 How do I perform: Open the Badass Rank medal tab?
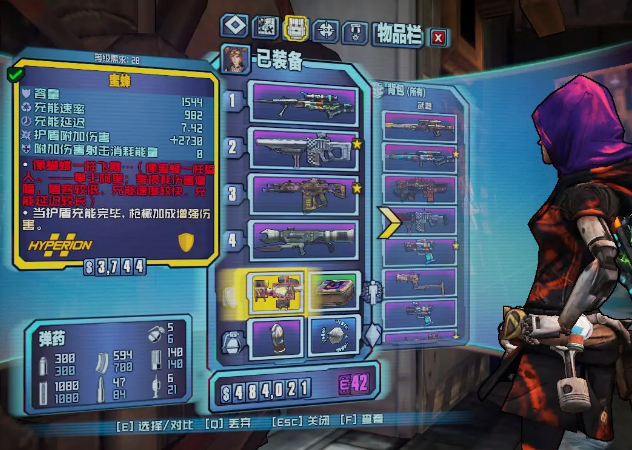click(356, 25)
